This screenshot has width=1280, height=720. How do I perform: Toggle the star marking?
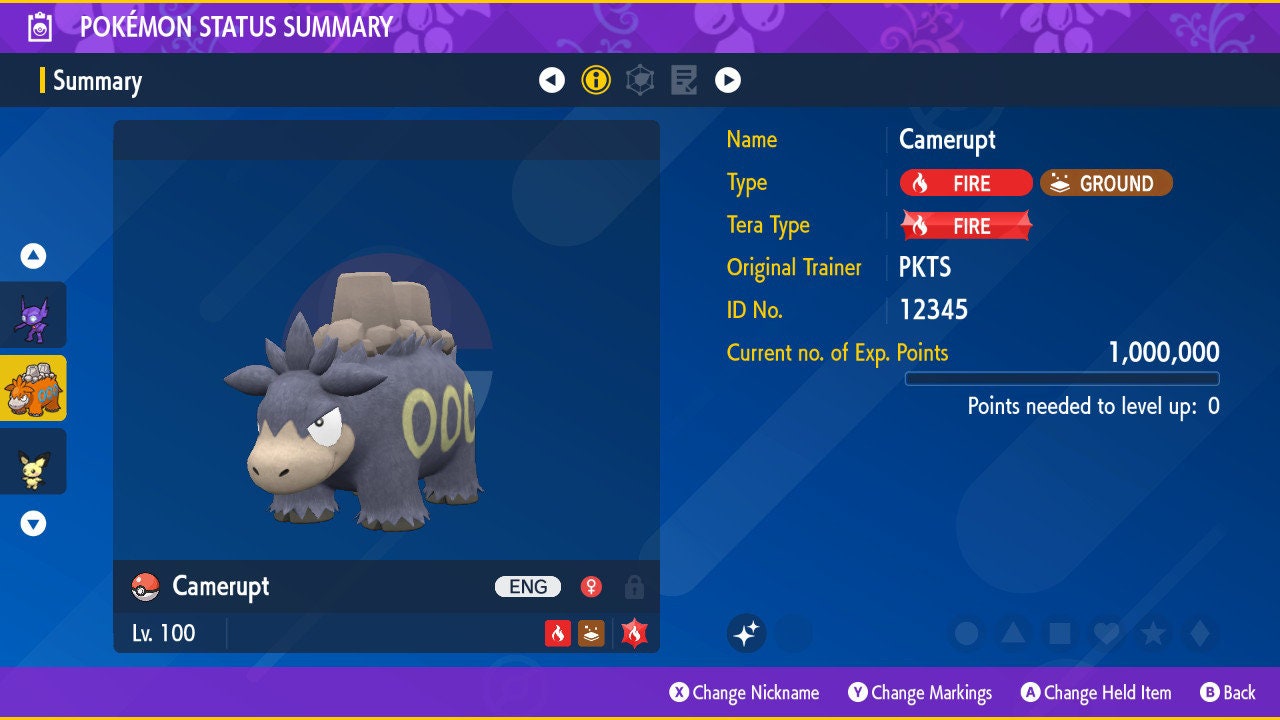[1153, 634]
